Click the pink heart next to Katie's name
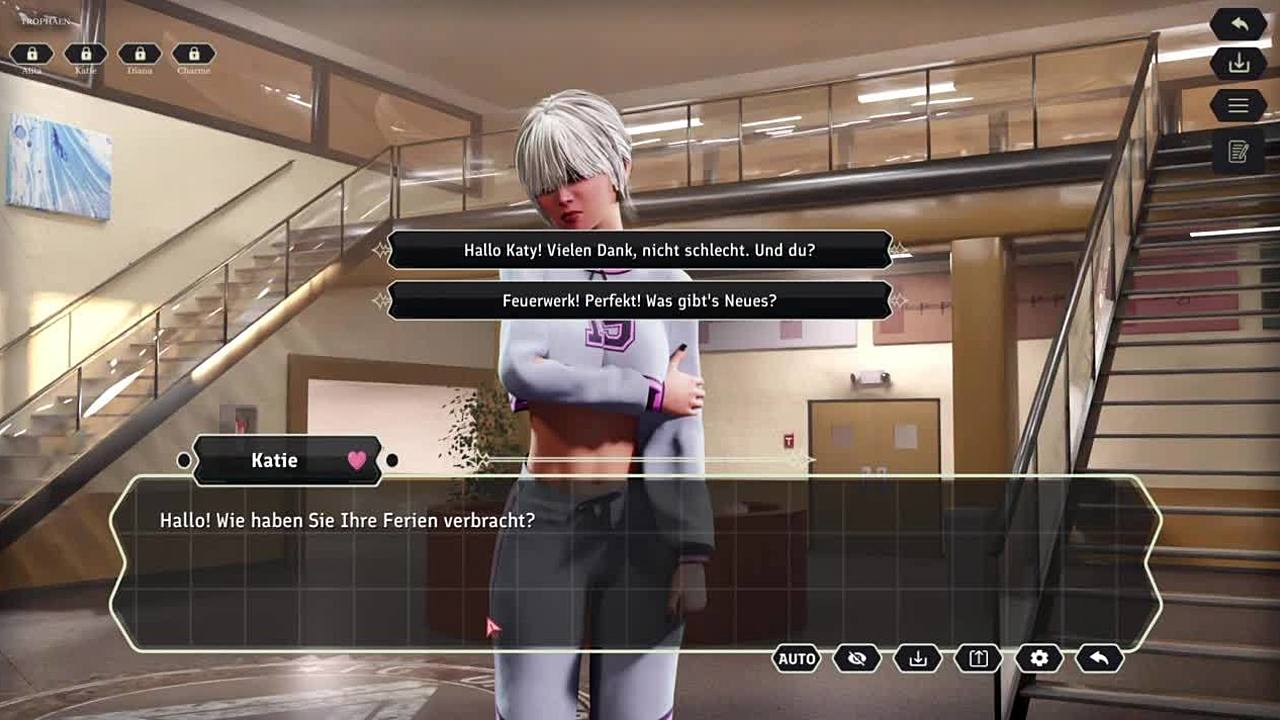1280x720 pixels. pyautogui.click(x=357, y=460)
